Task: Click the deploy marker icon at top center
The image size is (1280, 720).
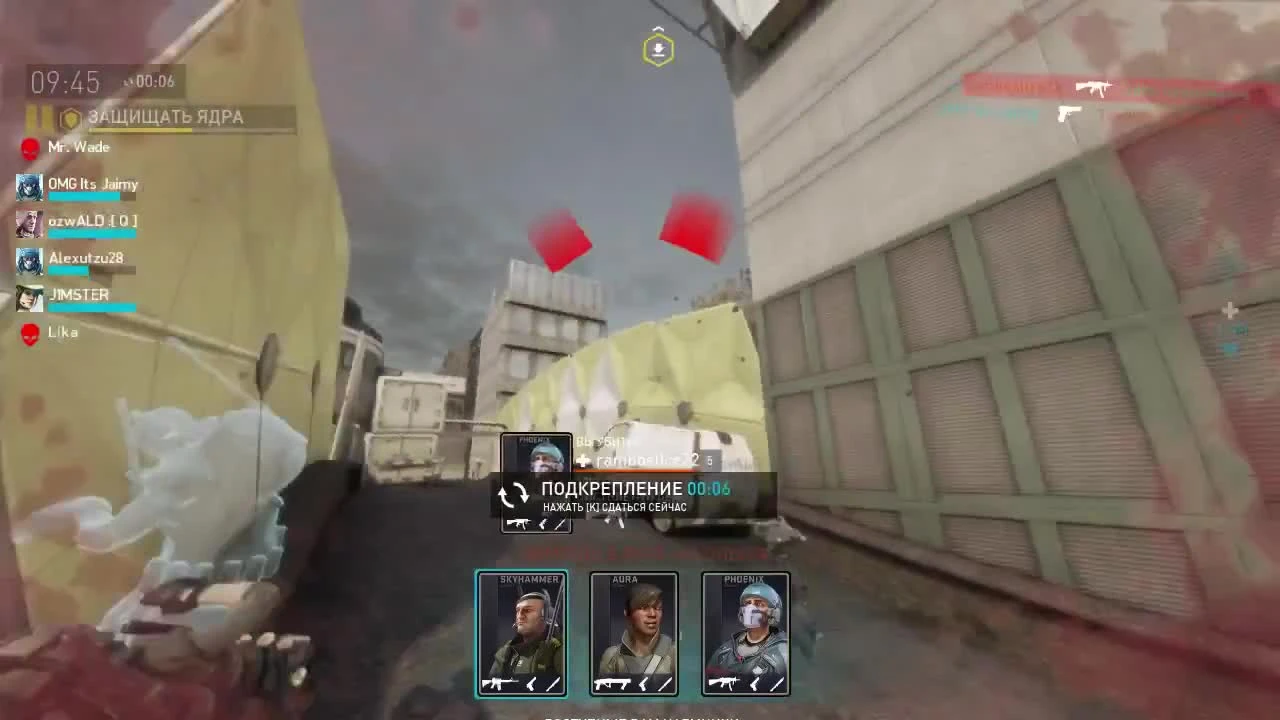Action: [x=657, y=47]
